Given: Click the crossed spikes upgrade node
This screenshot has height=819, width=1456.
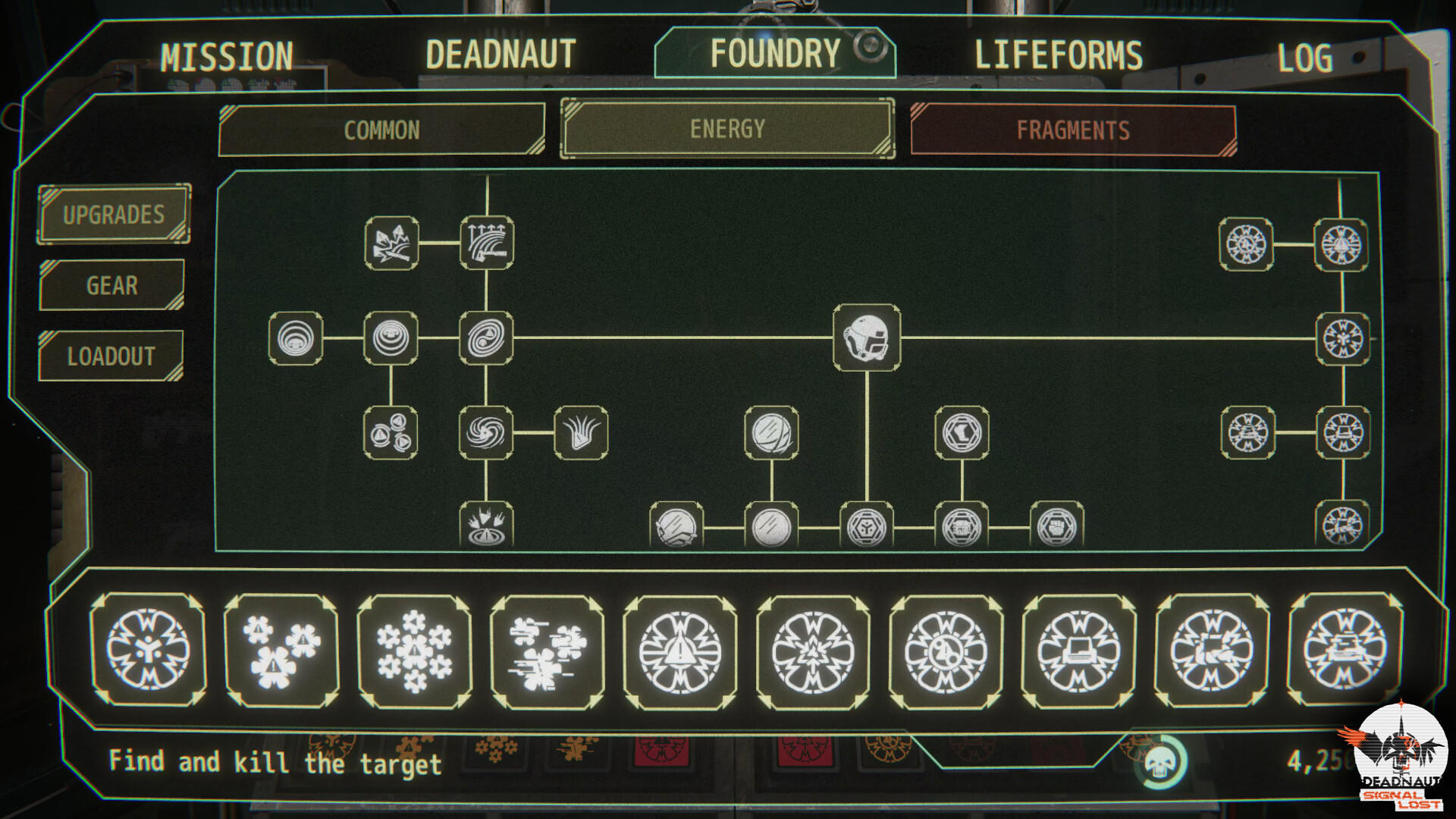Looking at the screenshot, I should [x=391, y=244].
